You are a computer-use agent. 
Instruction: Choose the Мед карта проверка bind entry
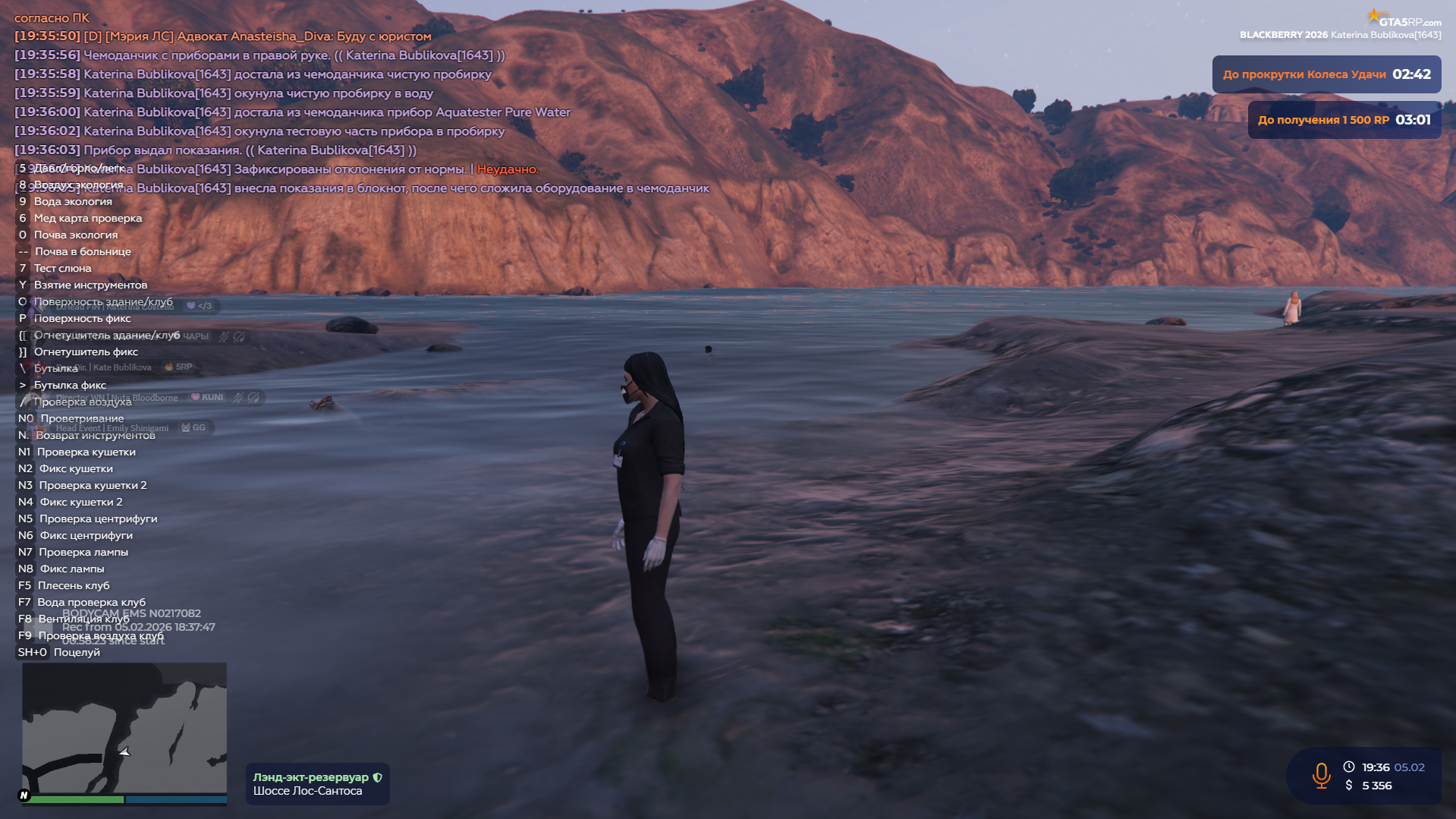pyautogui.click(x=88, y=218)
